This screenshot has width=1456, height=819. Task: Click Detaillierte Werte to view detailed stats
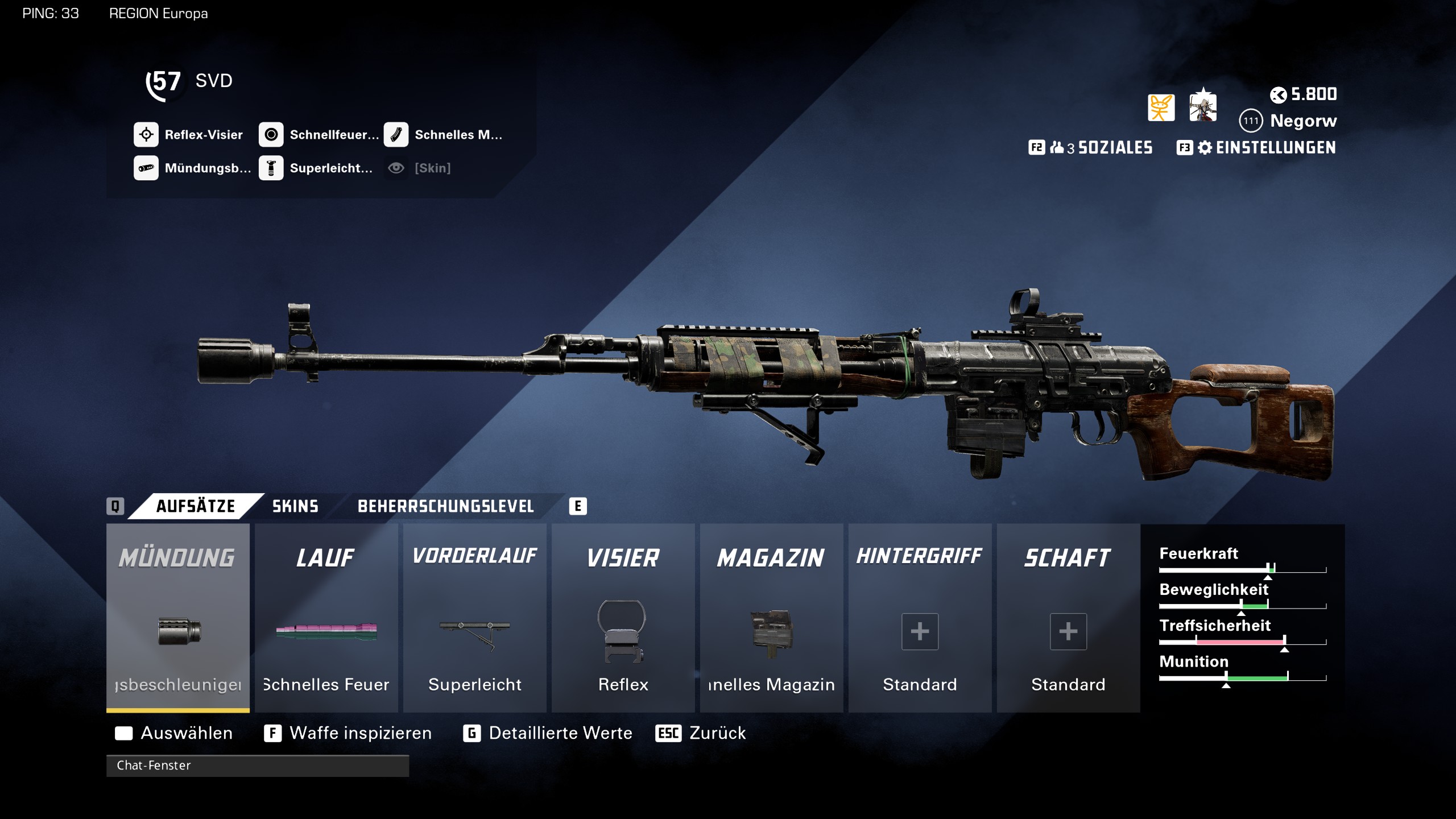tap(560, 733)
